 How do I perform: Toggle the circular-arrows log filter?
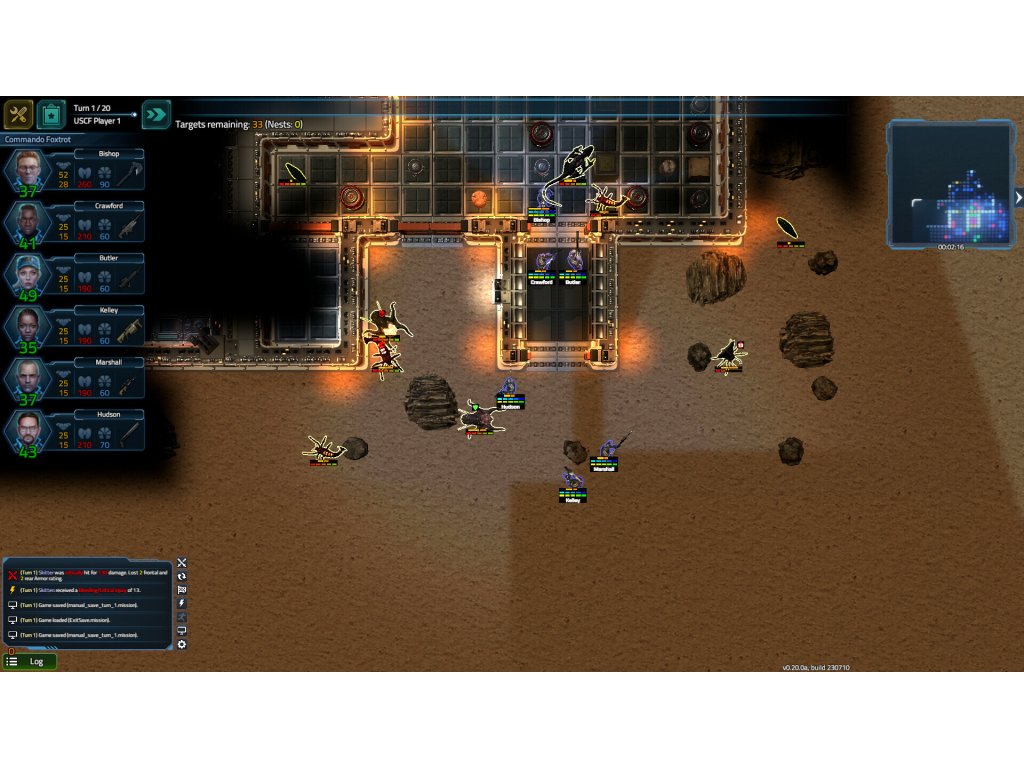pyautogui.click(x=182, y=577)
